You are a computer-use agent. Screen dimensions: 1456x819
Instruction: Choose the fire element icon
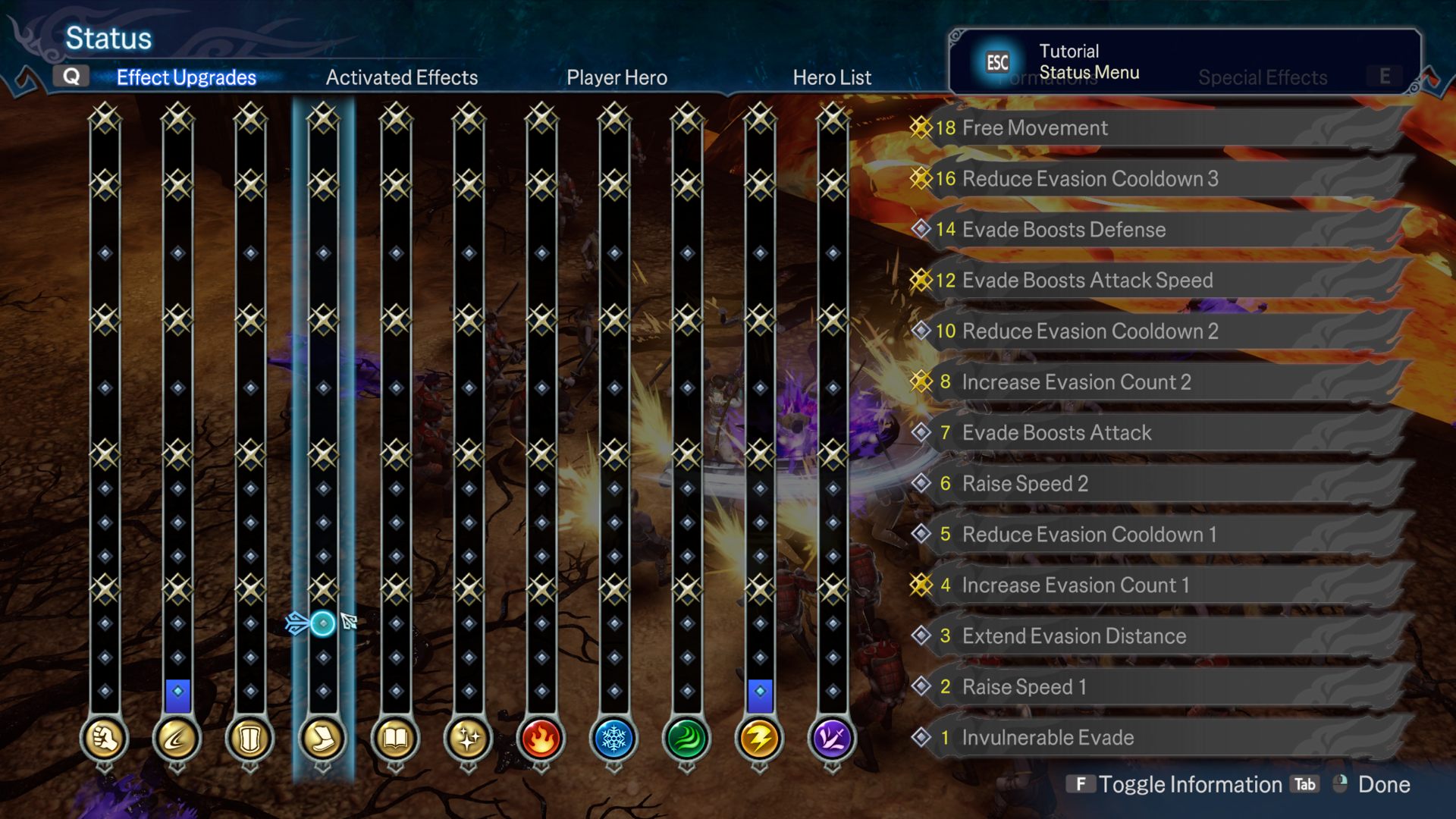pyautogui.click(x=541, y=738)
